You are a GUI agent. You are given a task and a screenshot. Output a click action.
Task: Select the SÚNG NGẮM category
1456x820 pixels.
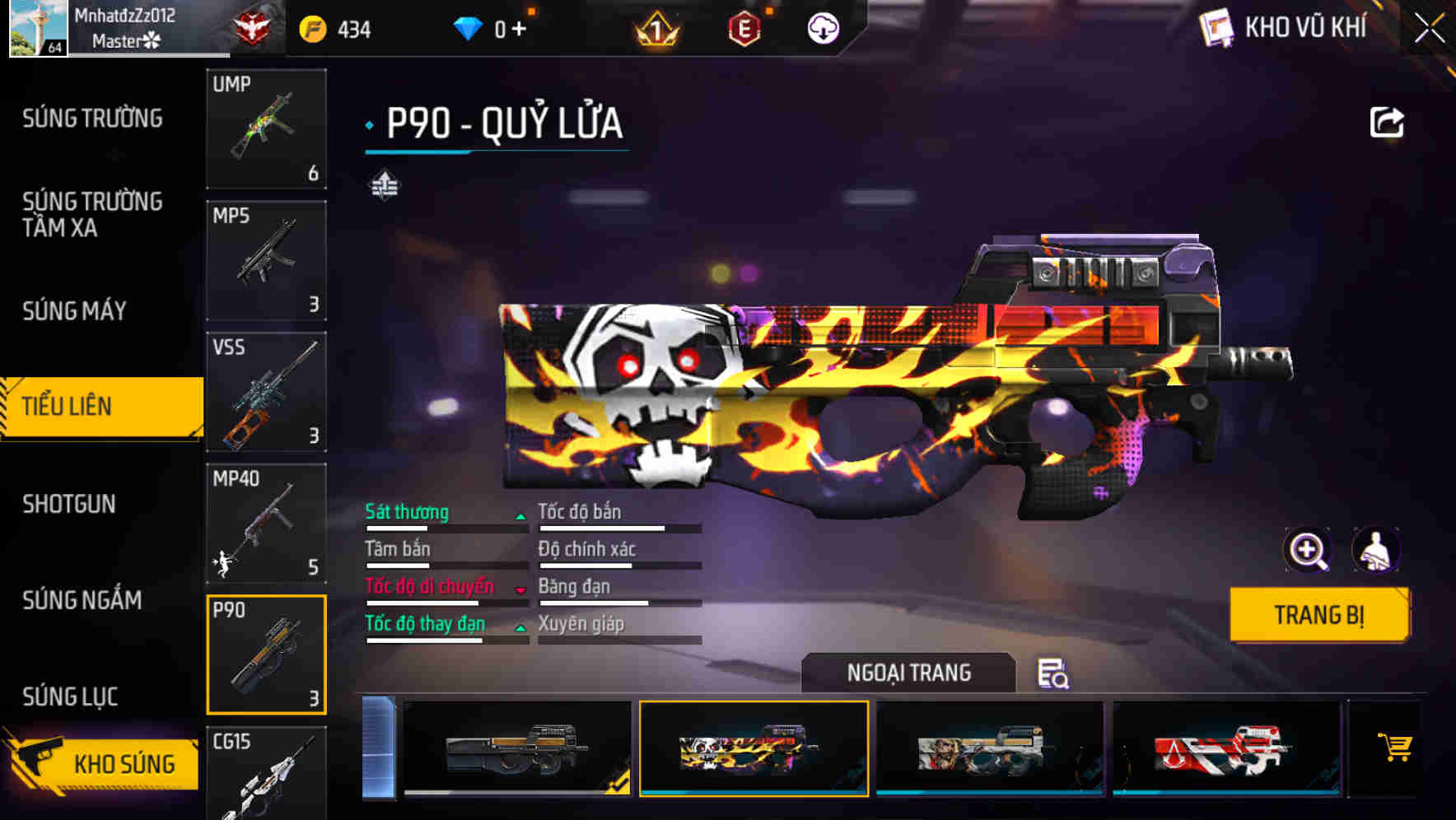click(x=82, y=601)
